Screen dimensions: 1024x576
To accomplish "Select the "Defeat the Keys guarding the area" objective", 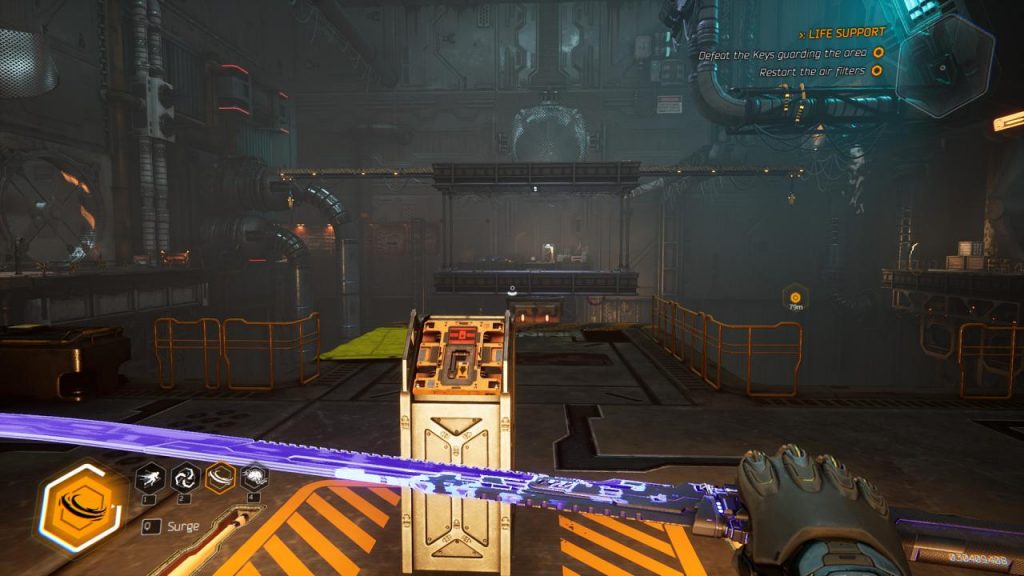I will [x=785, y=53].
